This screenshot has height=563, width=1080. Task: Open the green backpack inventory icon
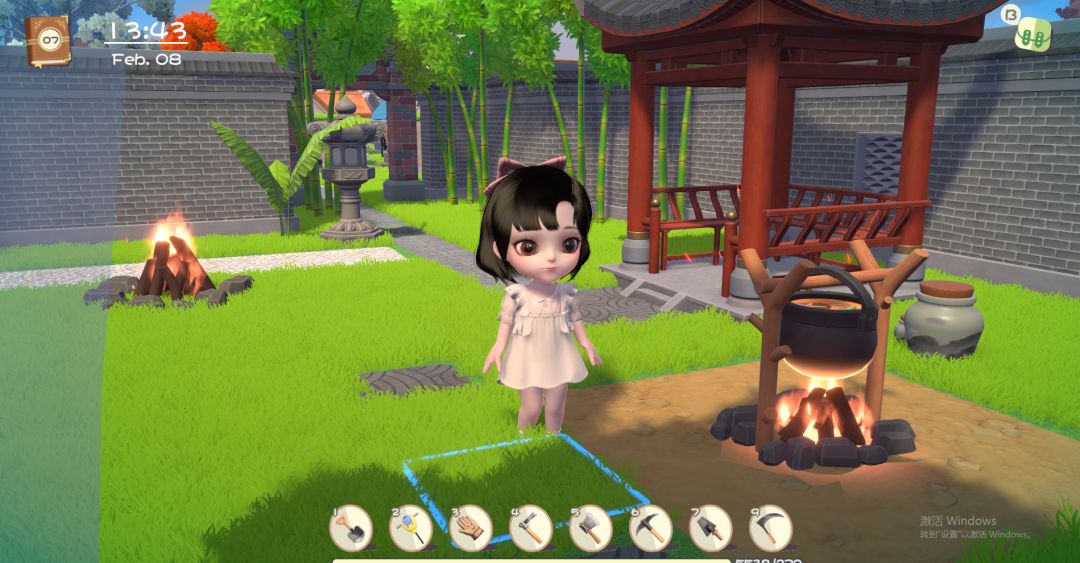click(1033, 34)
